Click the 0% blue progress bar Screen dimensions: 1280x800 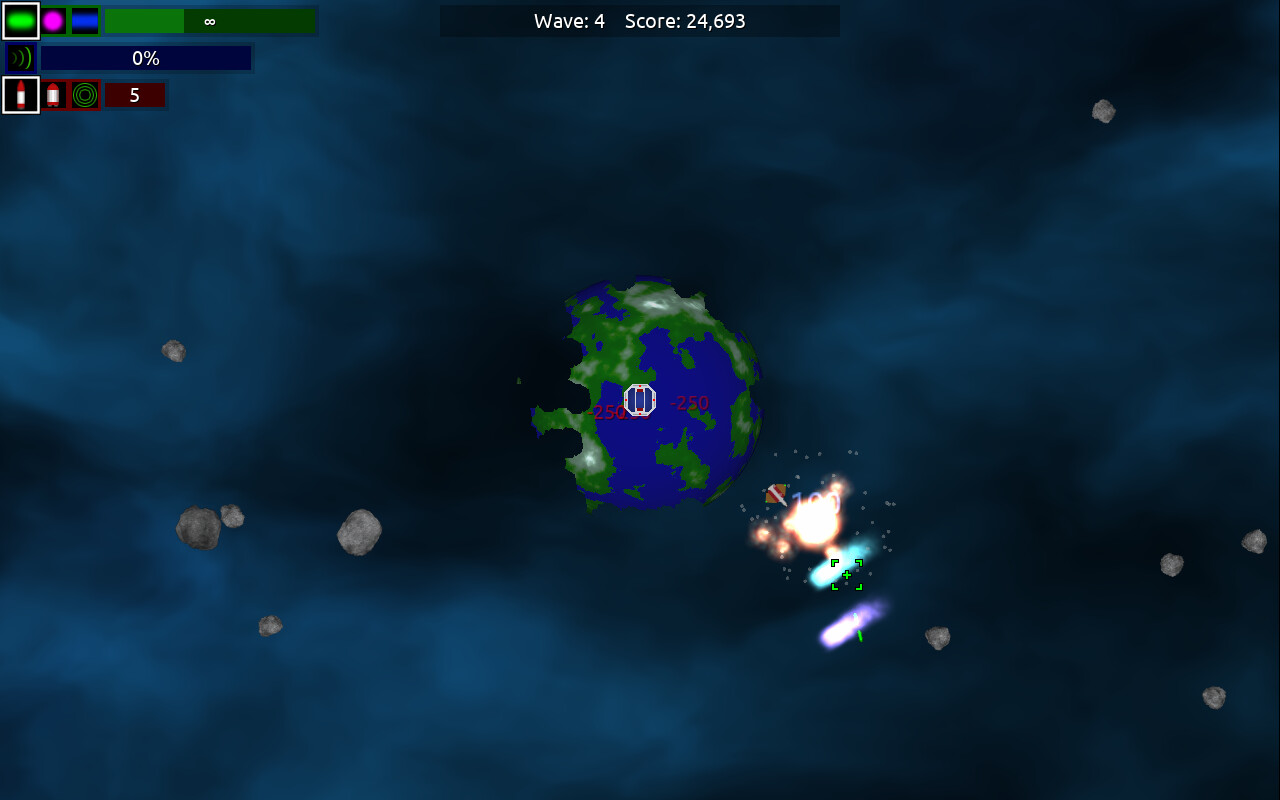point(145,58)
